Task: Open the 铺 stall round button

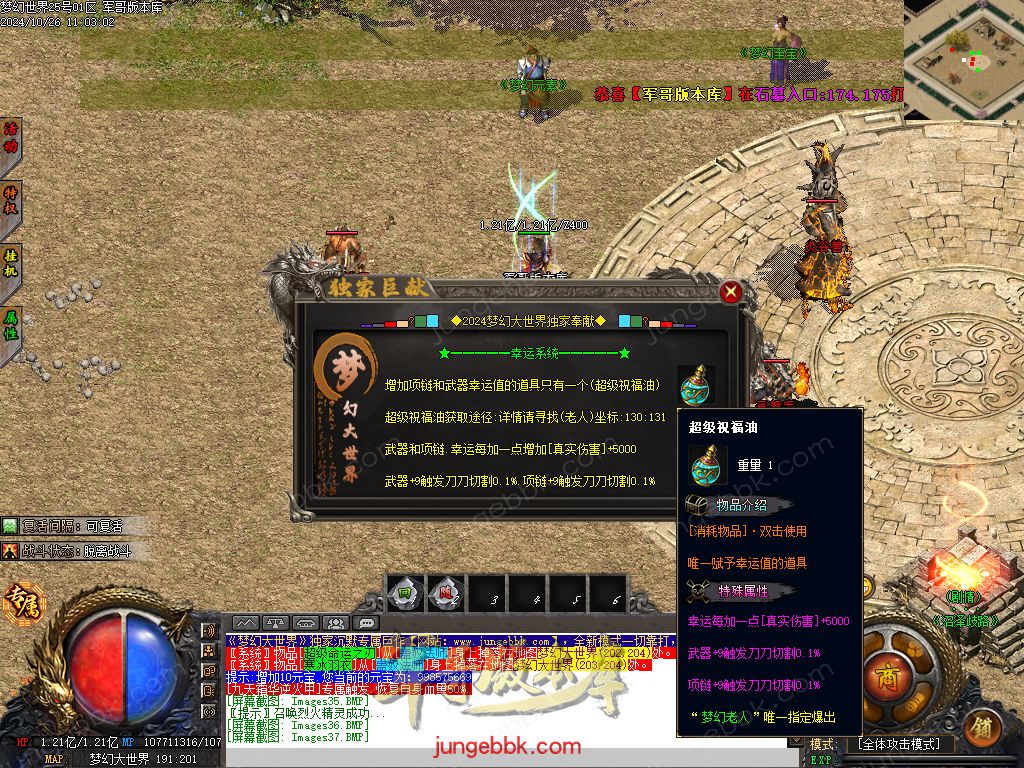Action: tap(985, 726)
